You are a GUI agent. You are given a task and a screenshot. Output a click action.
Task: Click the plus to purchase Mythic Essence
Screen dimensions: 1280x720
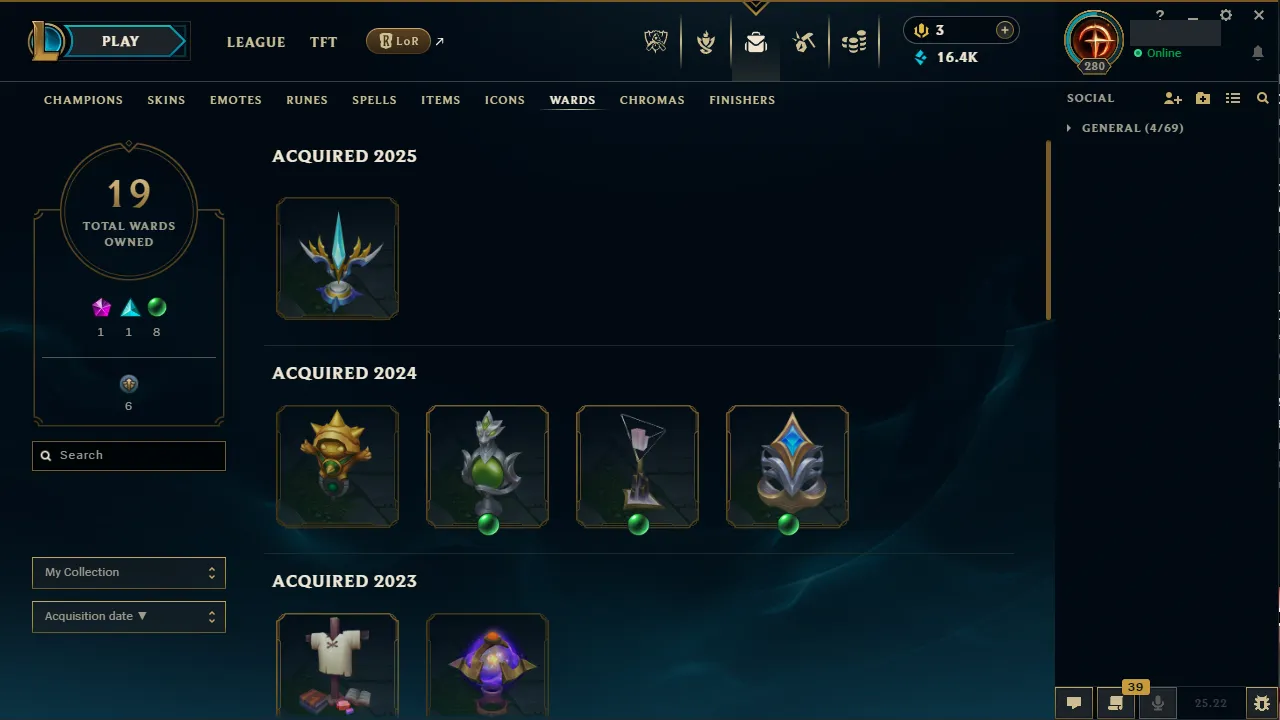coord(1004,30)
